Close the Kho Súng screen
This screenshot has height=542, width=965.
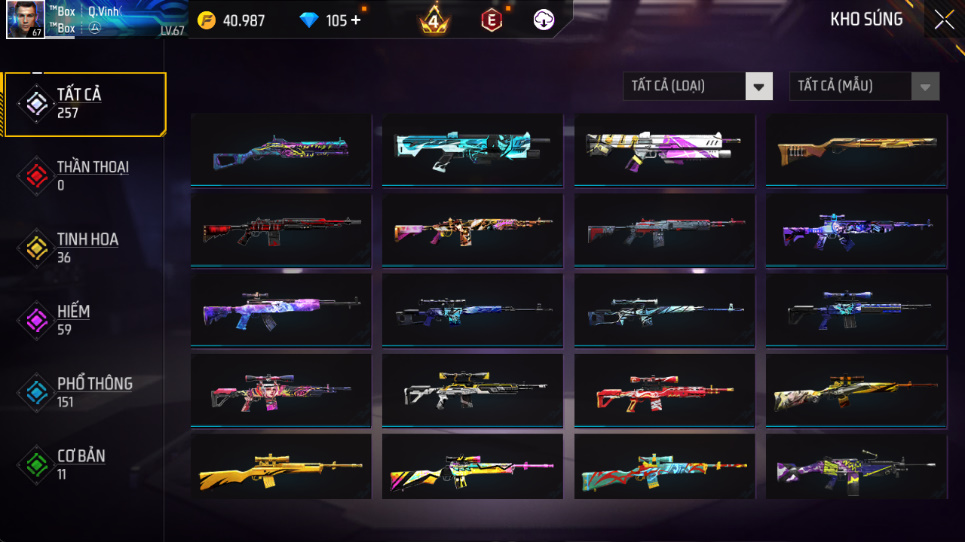(x=943, y=20)
